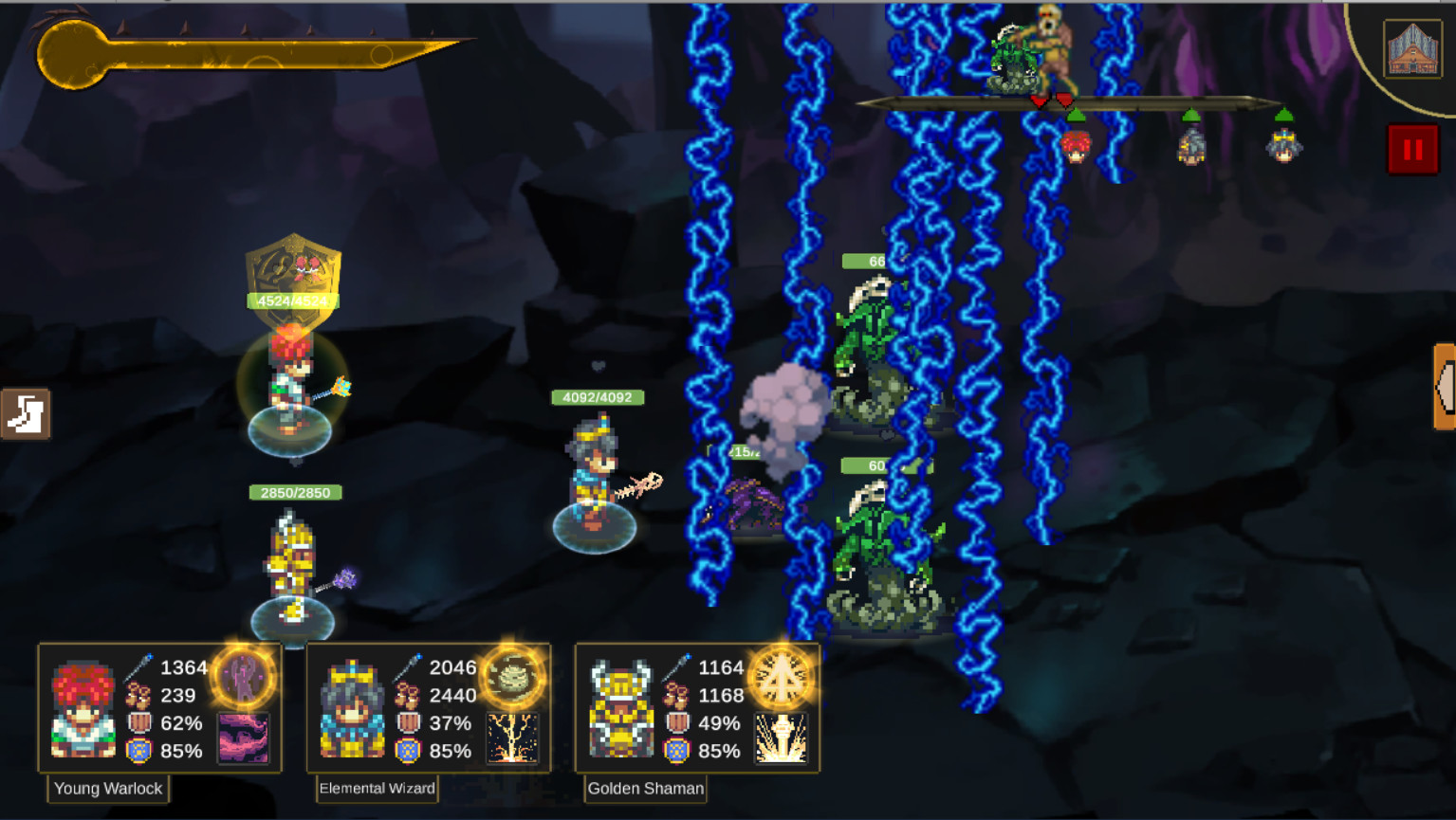Use Golden Shaman's light pillar skill
1456x820 pixels.
tap(782, 738)
